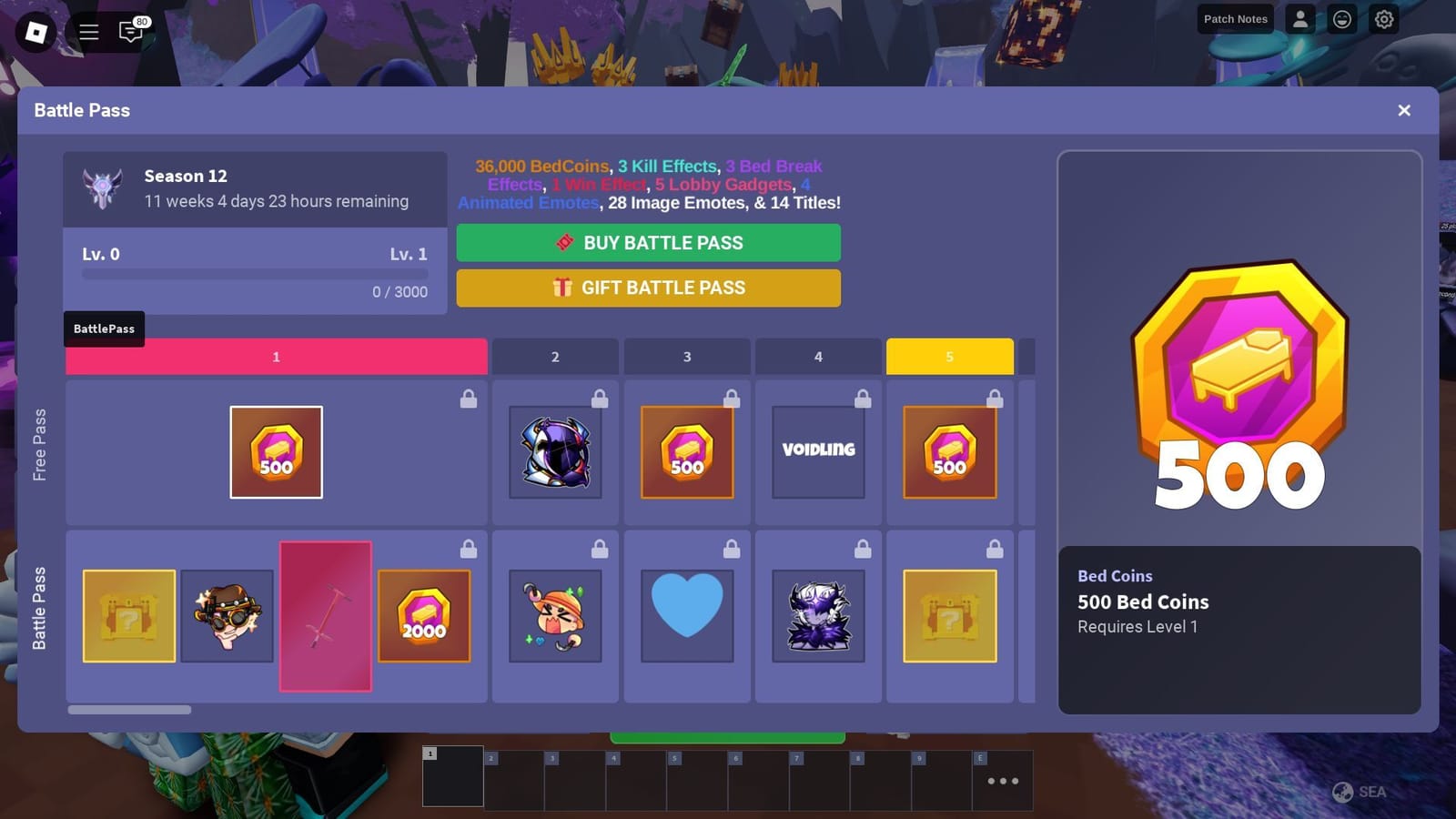
Task: Select battle pass tier 3 column header
Action: point(686,357)
